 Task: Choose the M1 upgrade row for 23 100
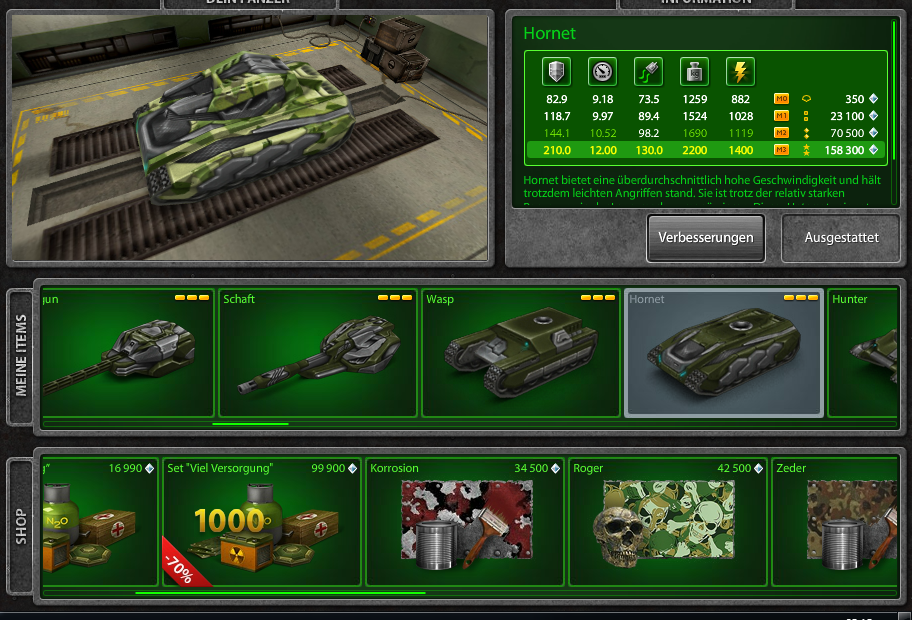[704, 116]
